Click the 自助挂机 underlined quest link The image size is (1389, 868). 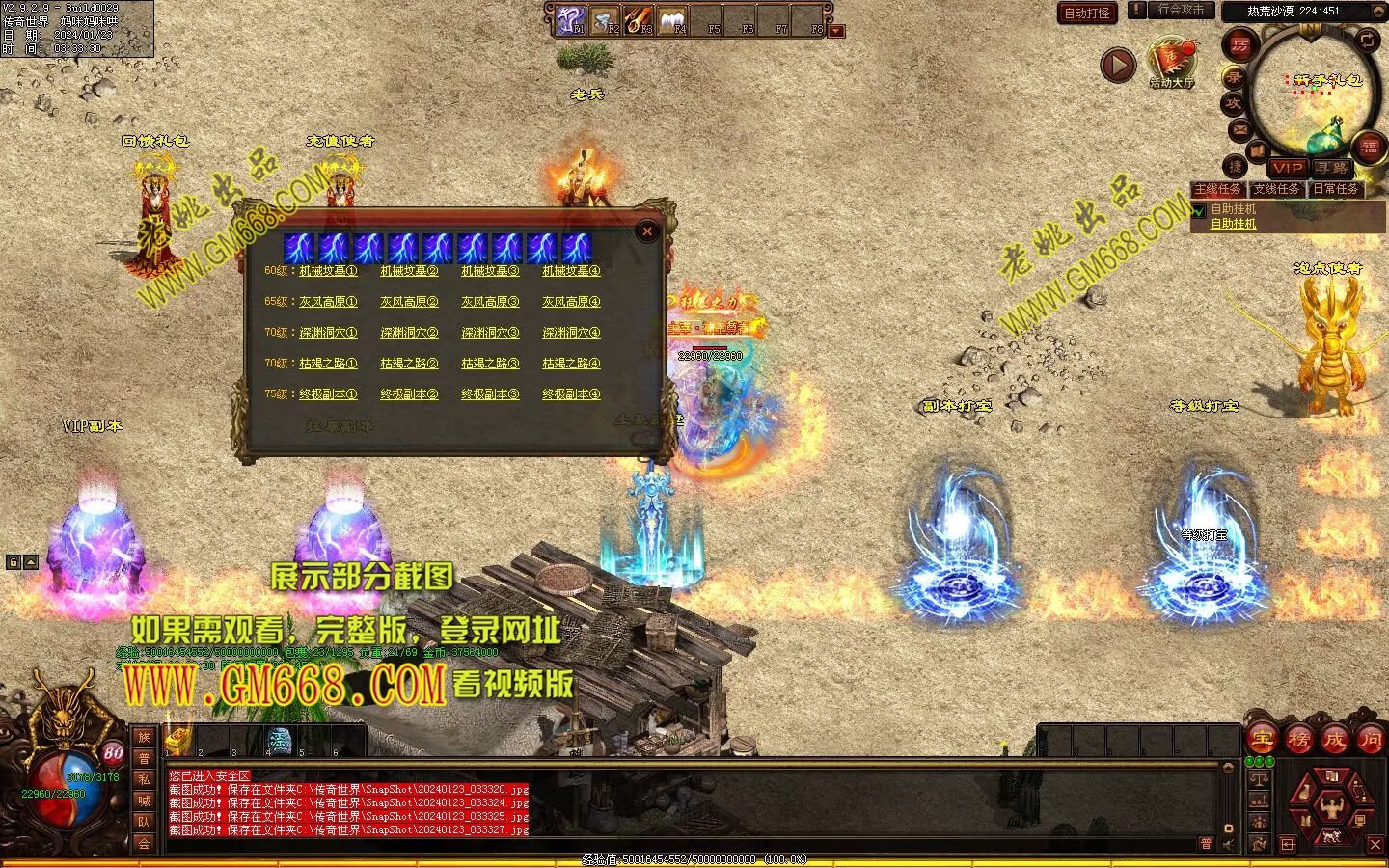(1234, 224)
